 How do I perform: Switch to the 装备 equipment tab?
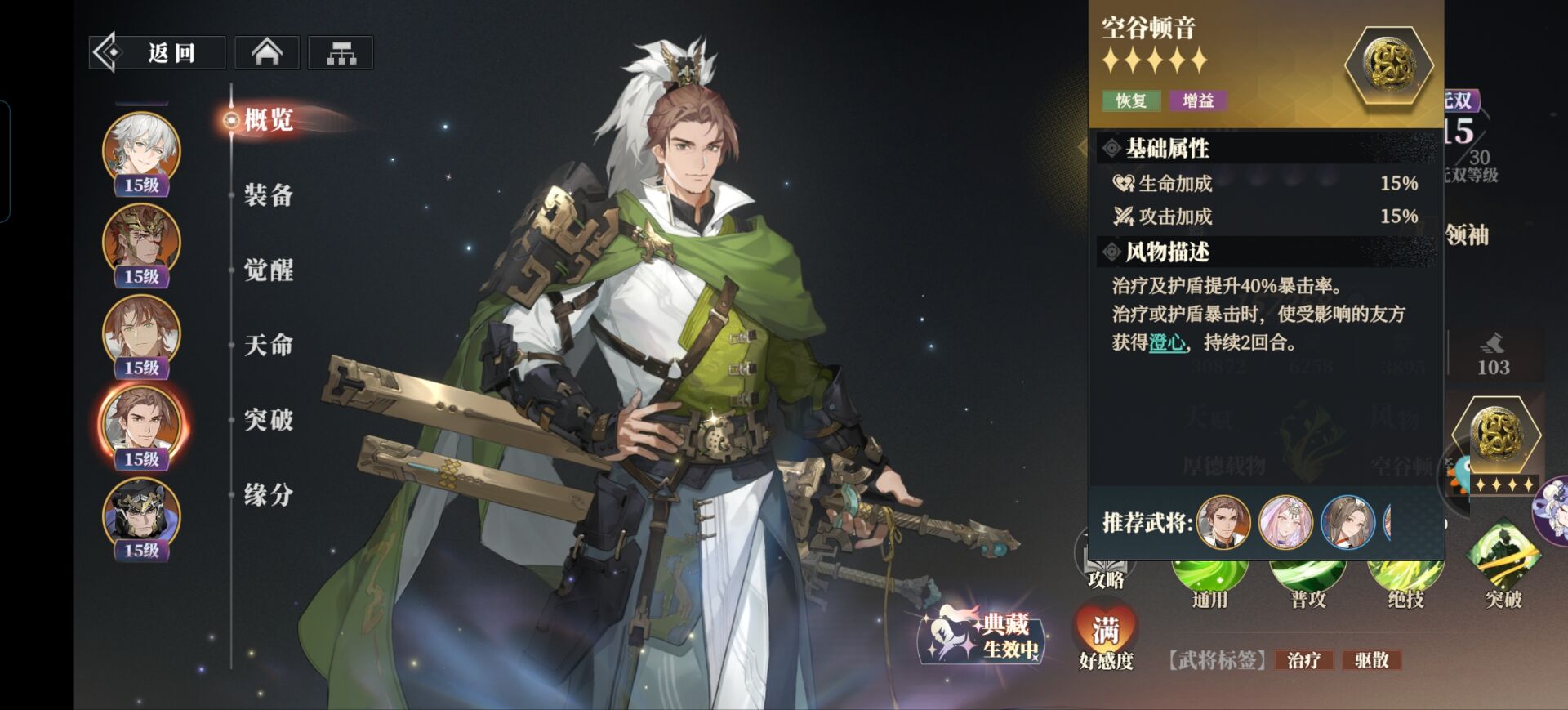(x=269, y=195)
